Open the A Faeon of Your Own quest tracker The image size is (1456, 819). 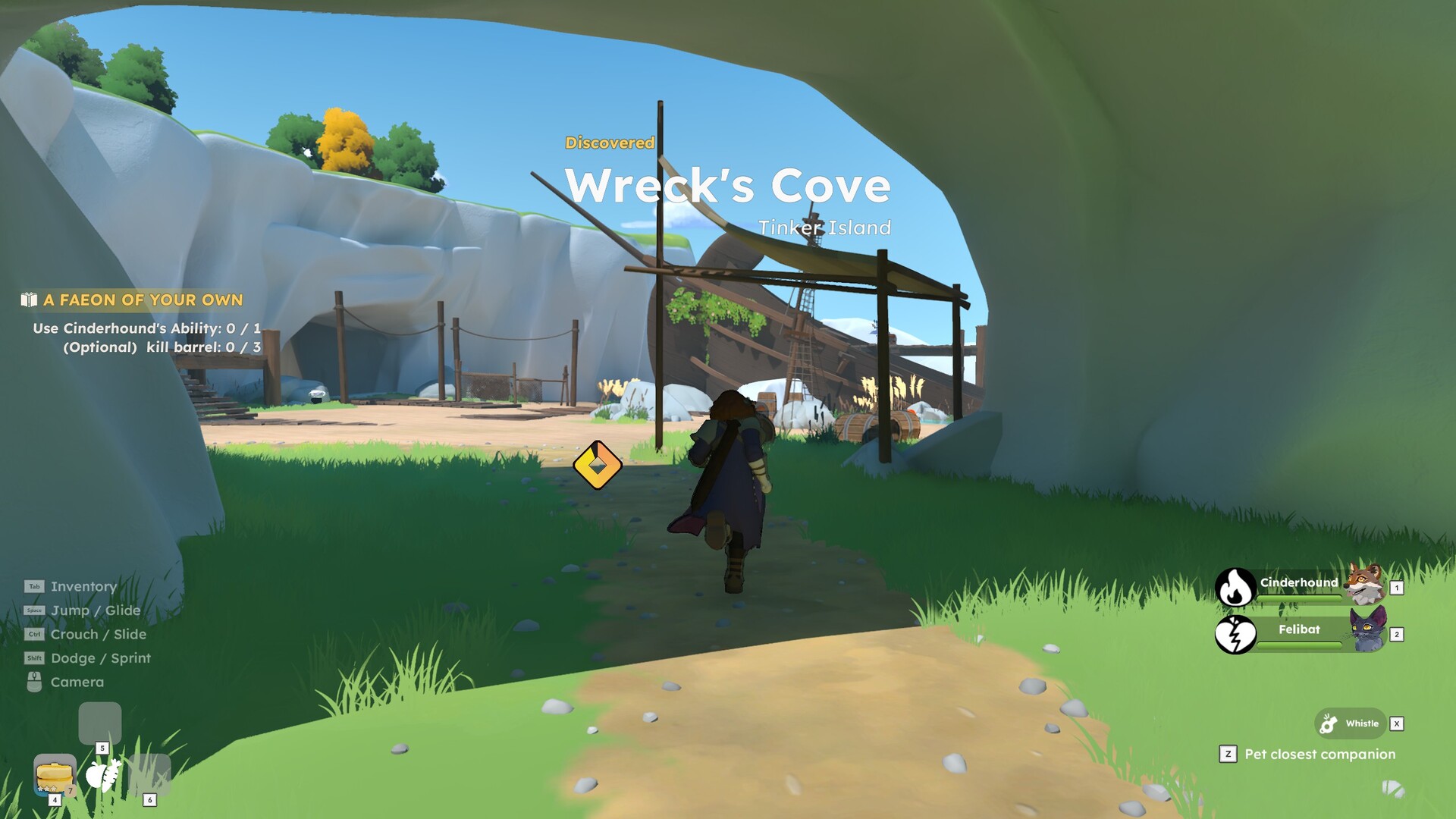click(143, 300)
